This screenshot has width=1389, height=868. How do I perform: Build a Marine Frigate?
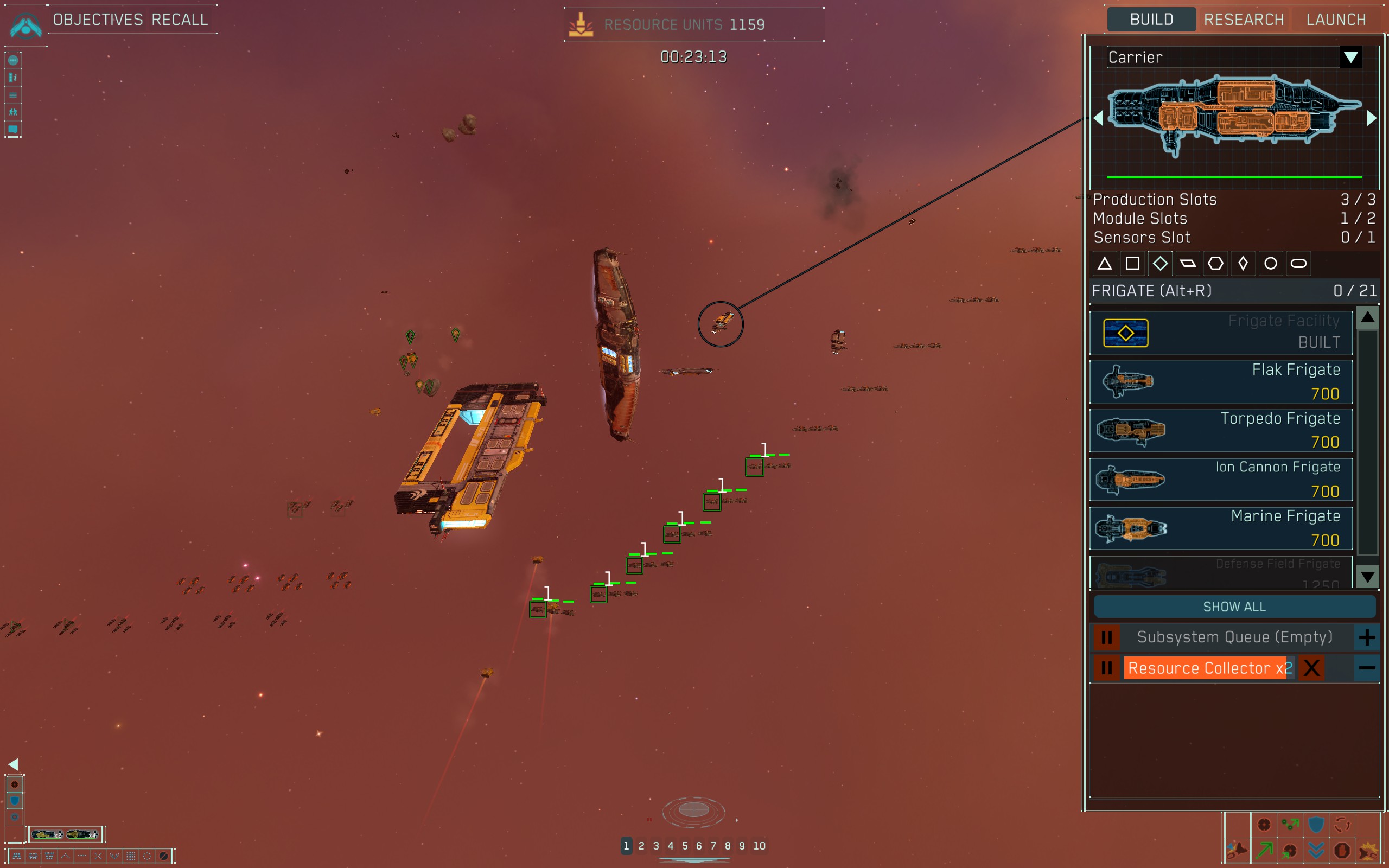[x=1221, y=528]
